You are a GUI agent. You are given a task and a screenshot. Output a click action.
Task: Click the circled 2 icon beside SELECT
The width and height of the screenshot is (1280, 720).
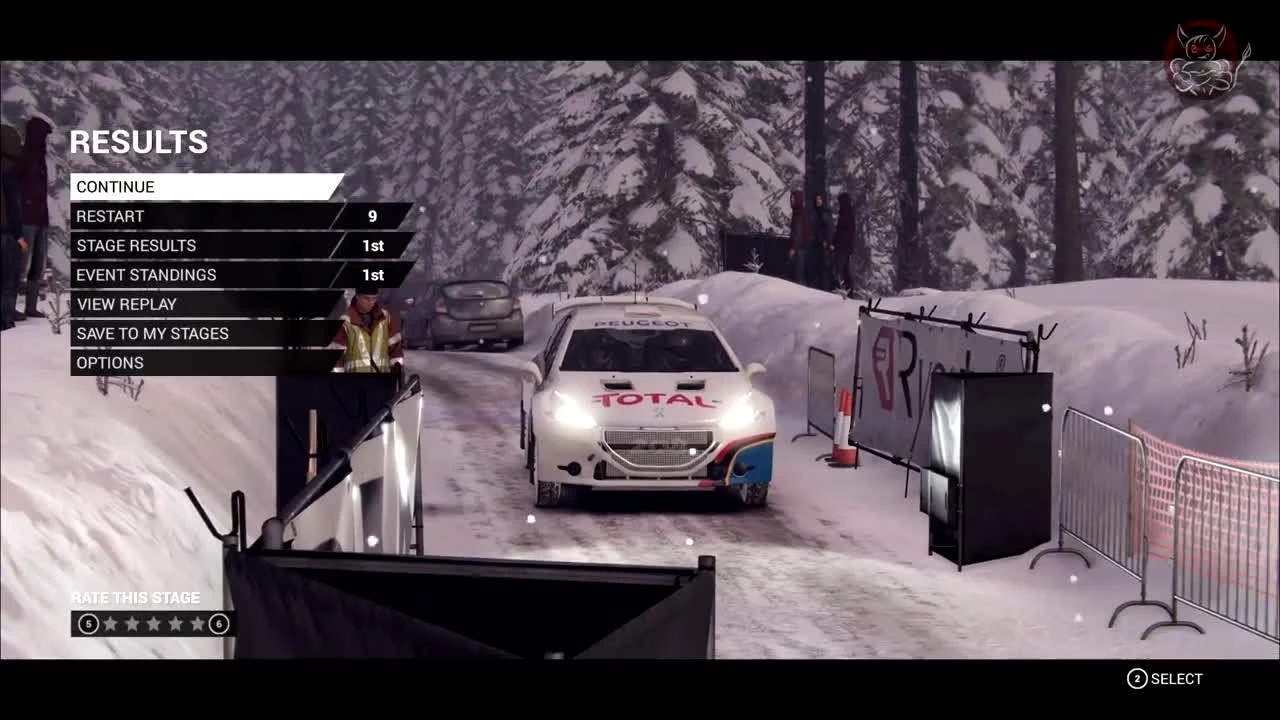1136,679
